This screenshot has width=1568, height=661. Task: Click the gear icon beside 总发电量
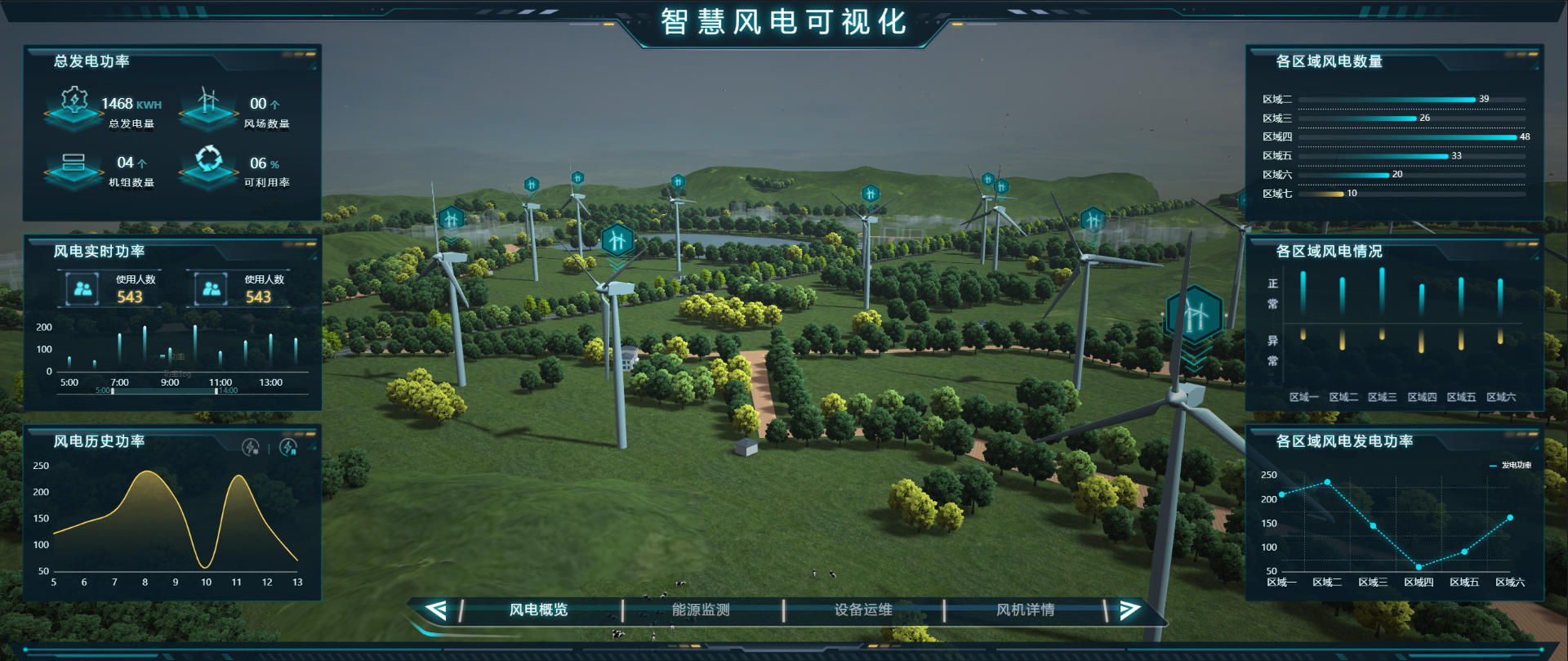73,102
